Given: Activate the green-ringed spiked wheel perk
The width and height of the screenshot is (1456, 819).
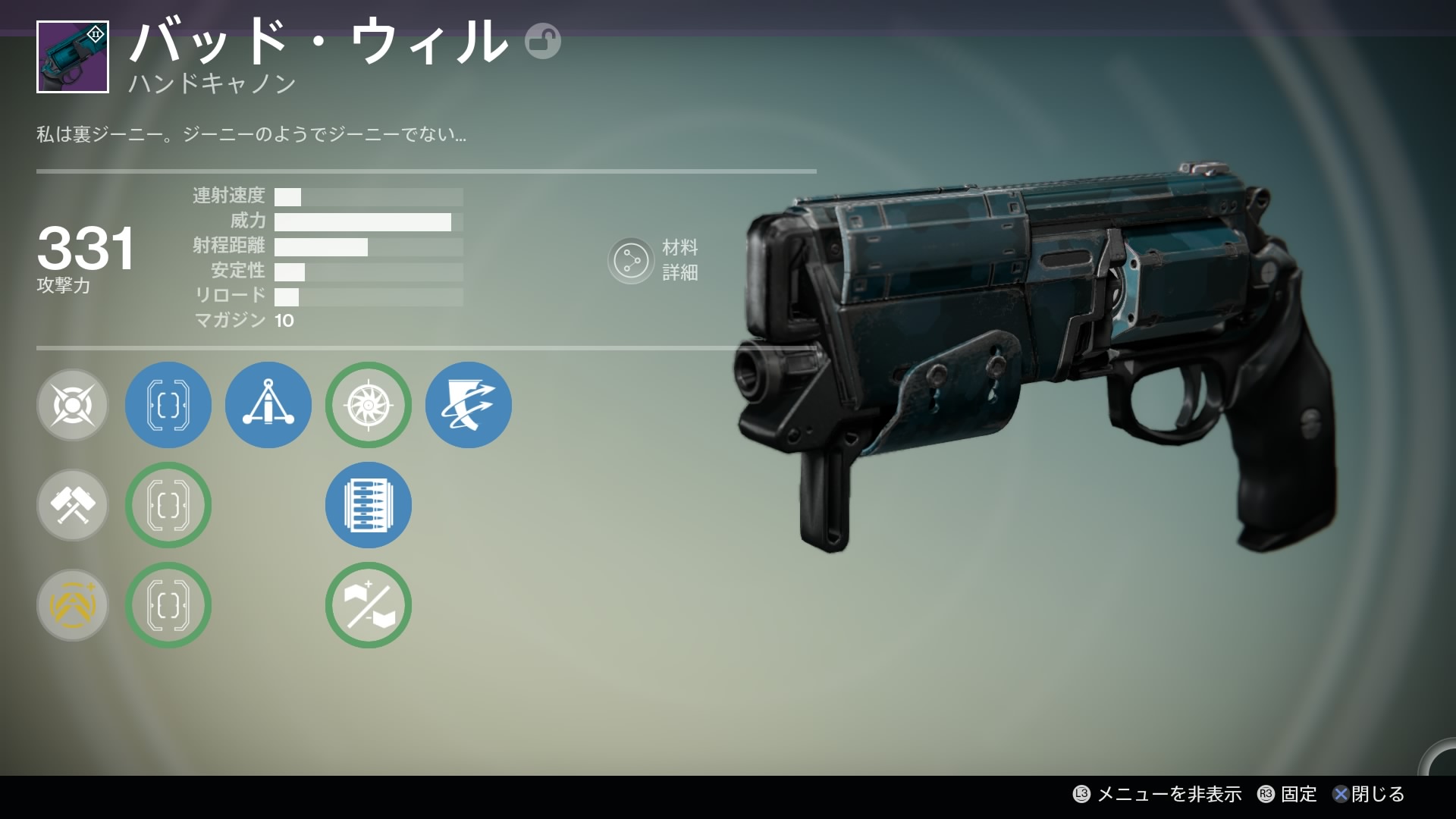Looking at the screenshot, I should click(x=369, y=405).
